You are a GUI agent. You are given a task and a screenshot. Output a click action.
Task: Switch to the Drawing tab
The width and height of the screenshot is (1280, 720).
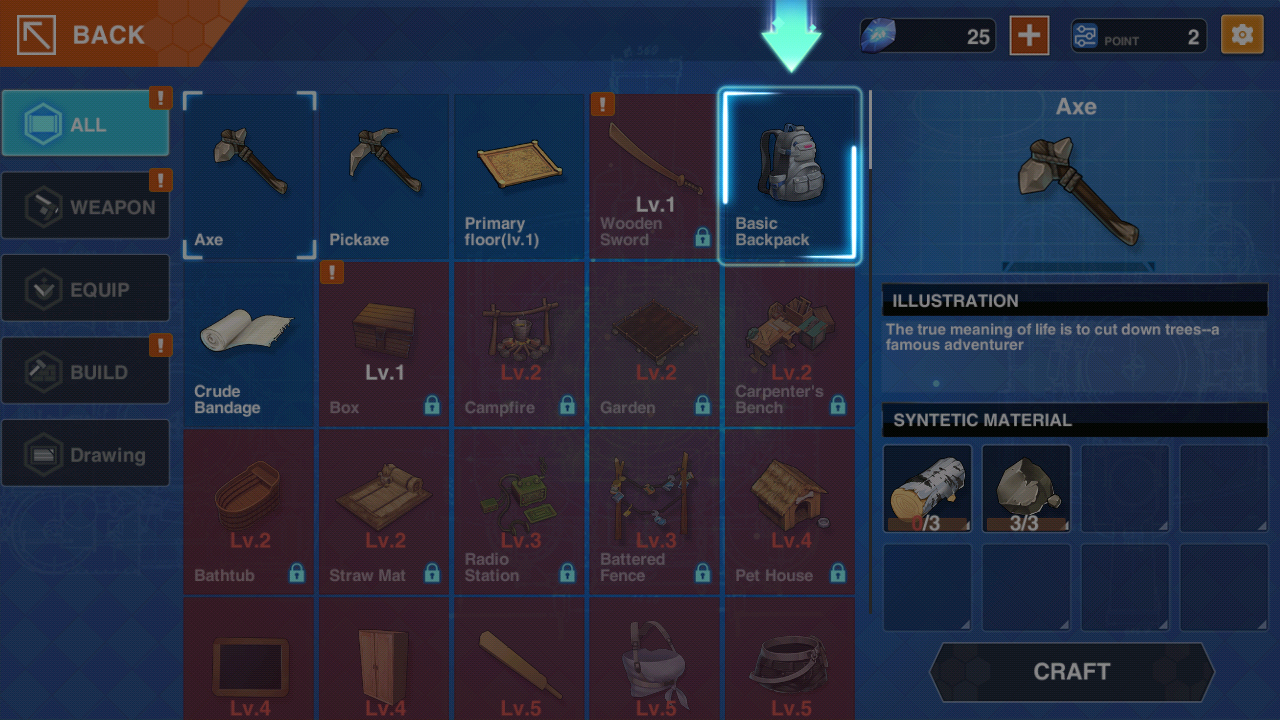86,454
